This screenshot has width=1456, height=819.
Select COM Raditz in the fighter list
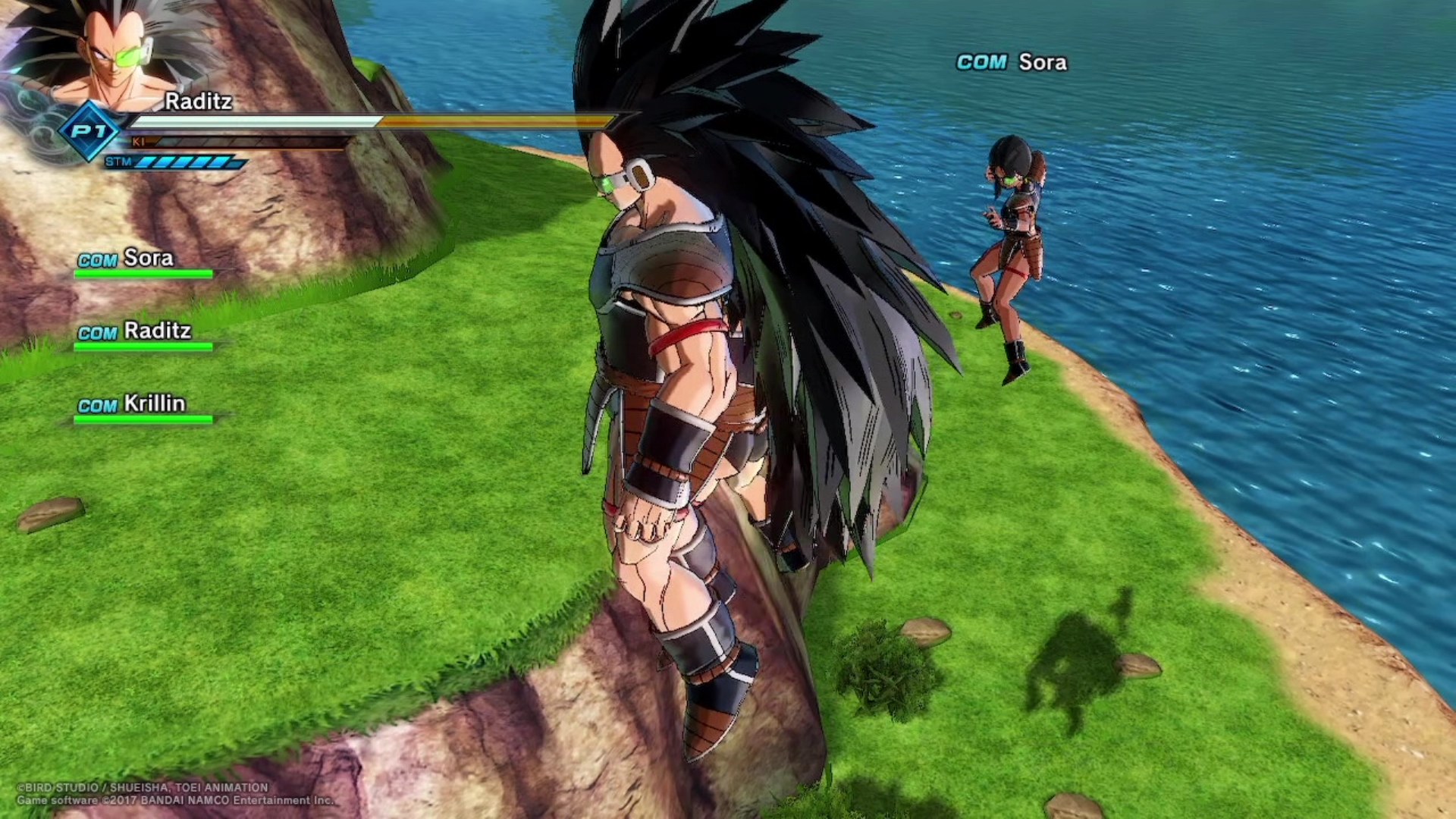tap(135, 331)
